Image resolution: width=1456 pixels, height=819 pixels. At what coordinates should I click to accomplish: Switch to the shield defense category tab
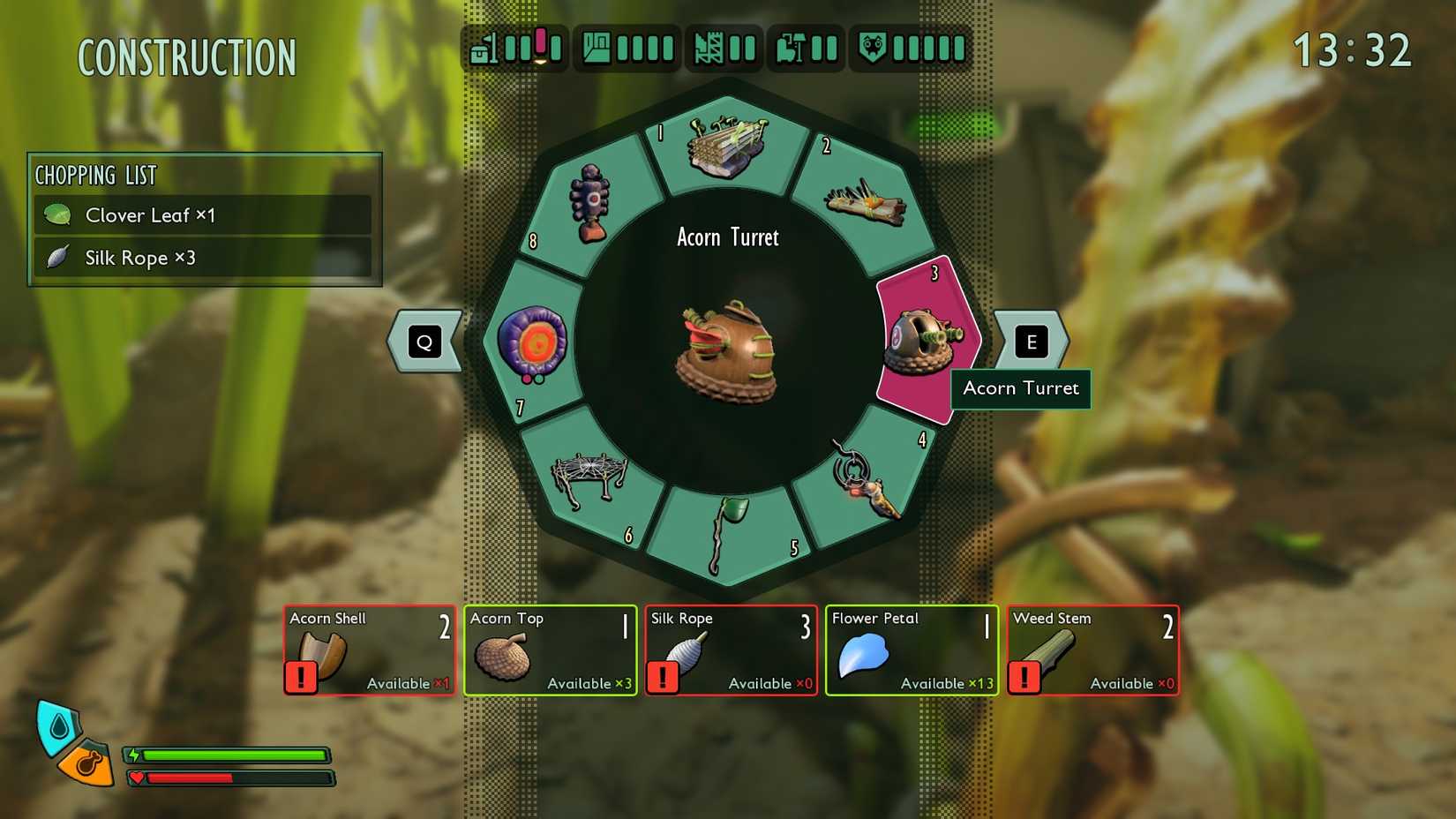coord(912,48)
